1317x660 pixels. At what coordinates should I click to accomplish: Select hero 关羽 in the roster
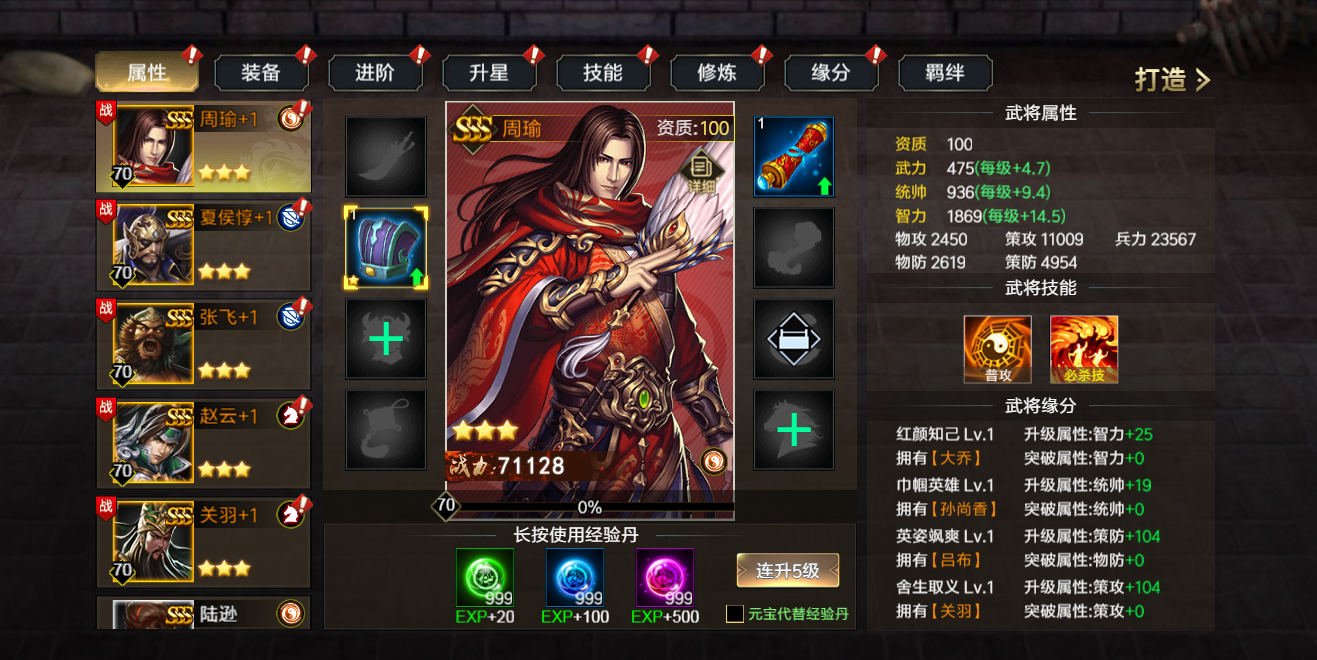click(x=203, y=541)
